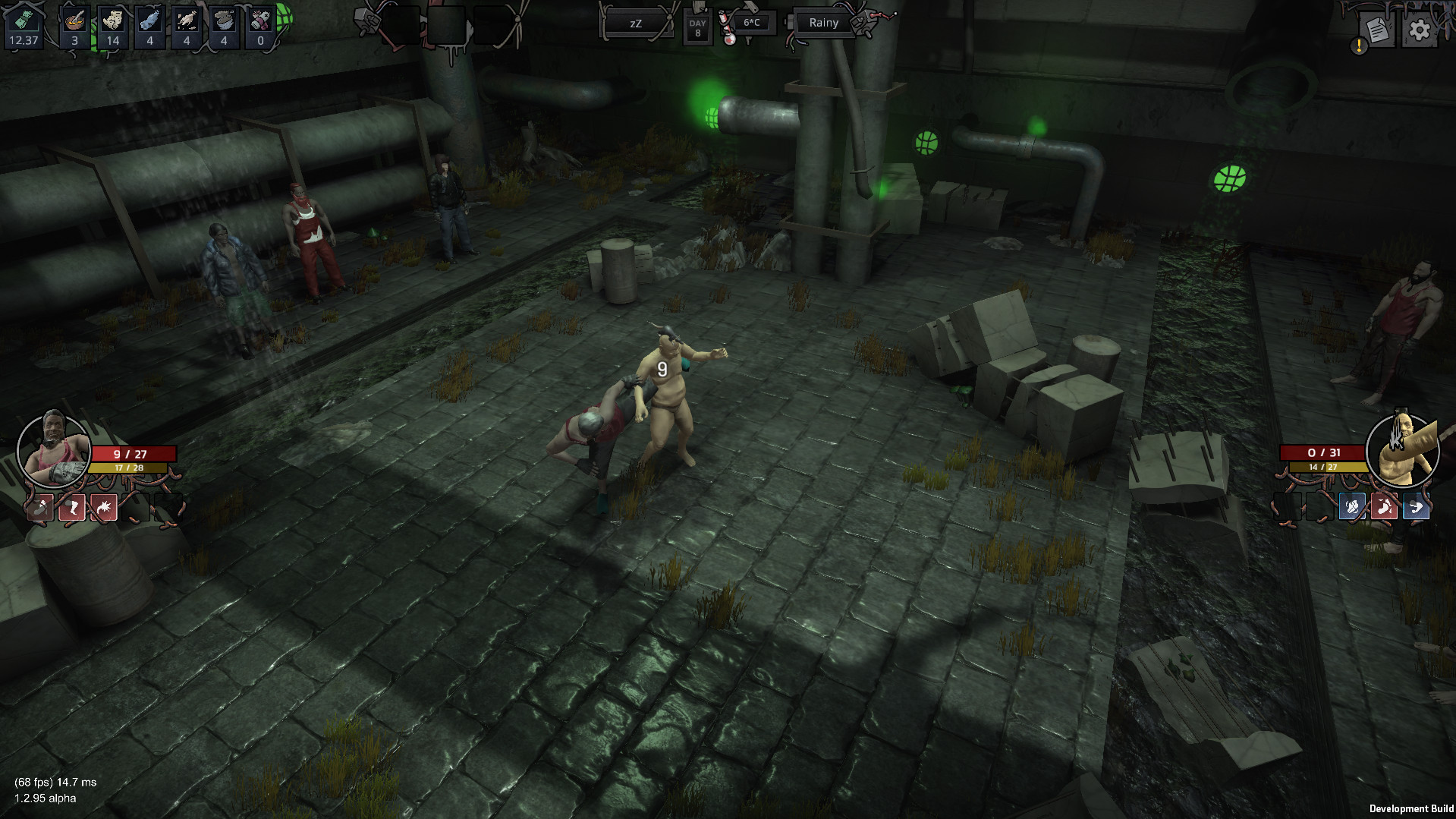Screen dimensions: 1456x819
Task: Click the 6*C temperature readout
Action: click(x=753, y=23)
